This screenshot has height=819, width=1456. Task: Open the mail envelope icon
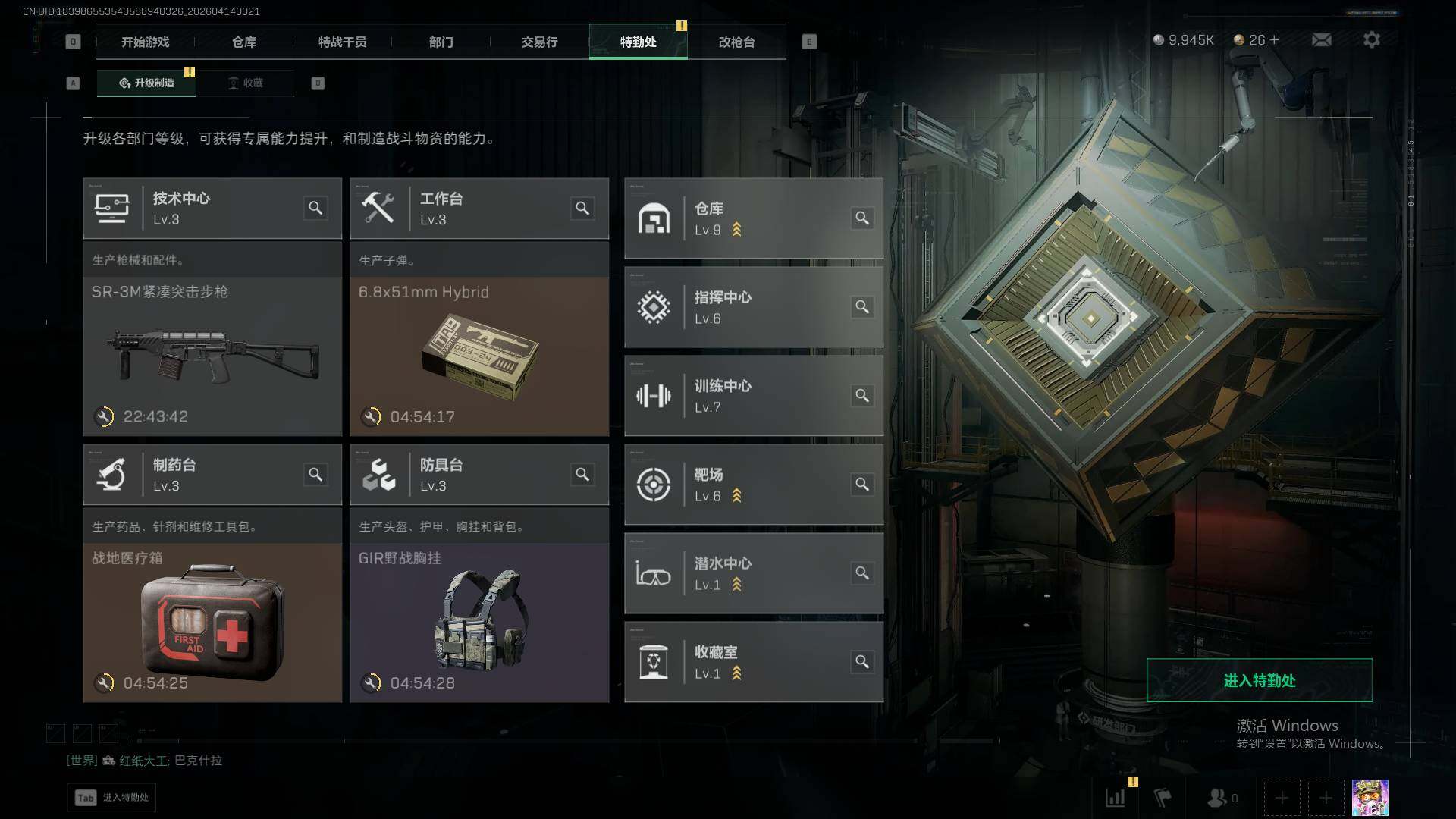click(1321, 39)
